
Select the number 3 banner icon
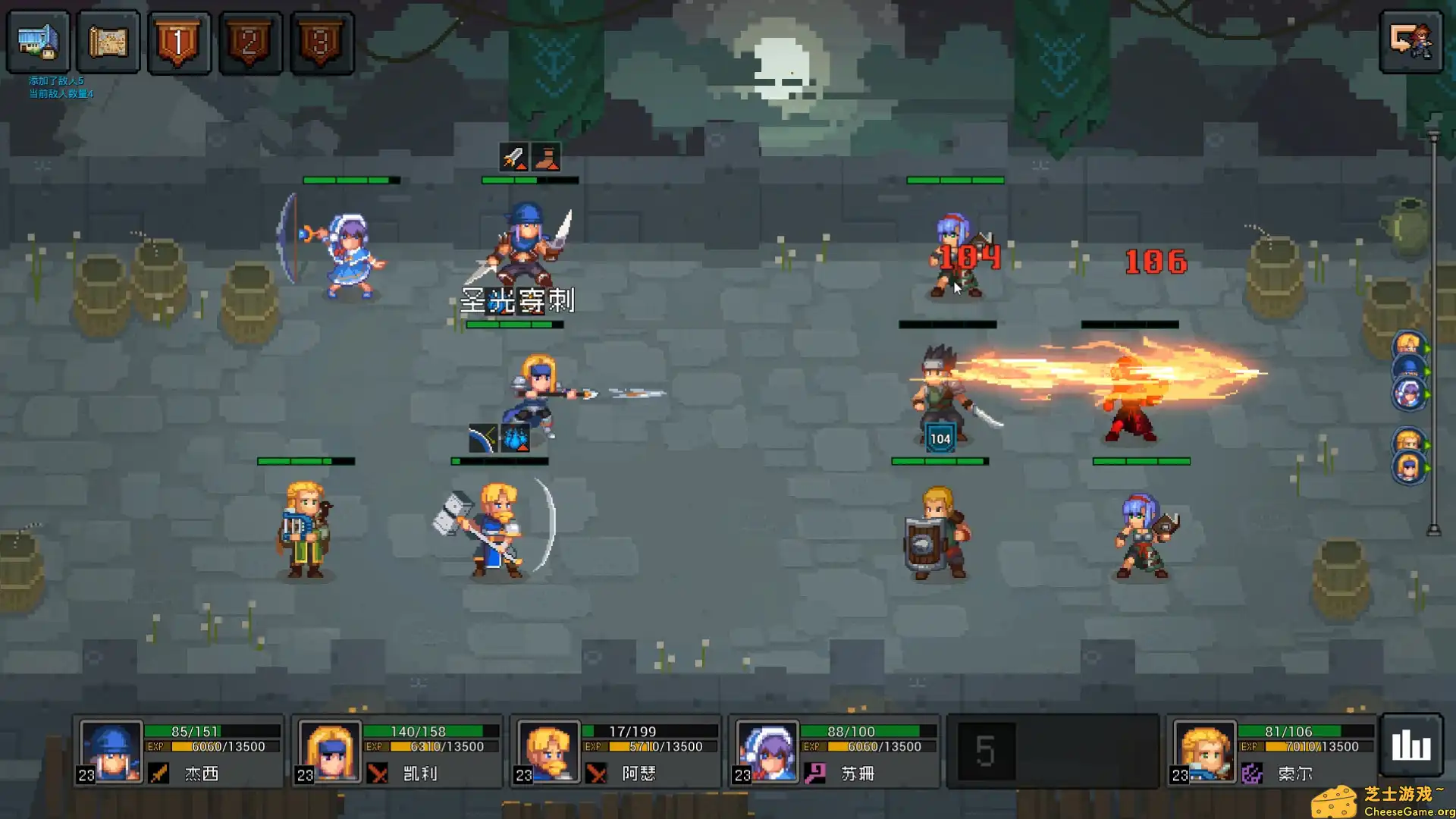click(322, 42)
